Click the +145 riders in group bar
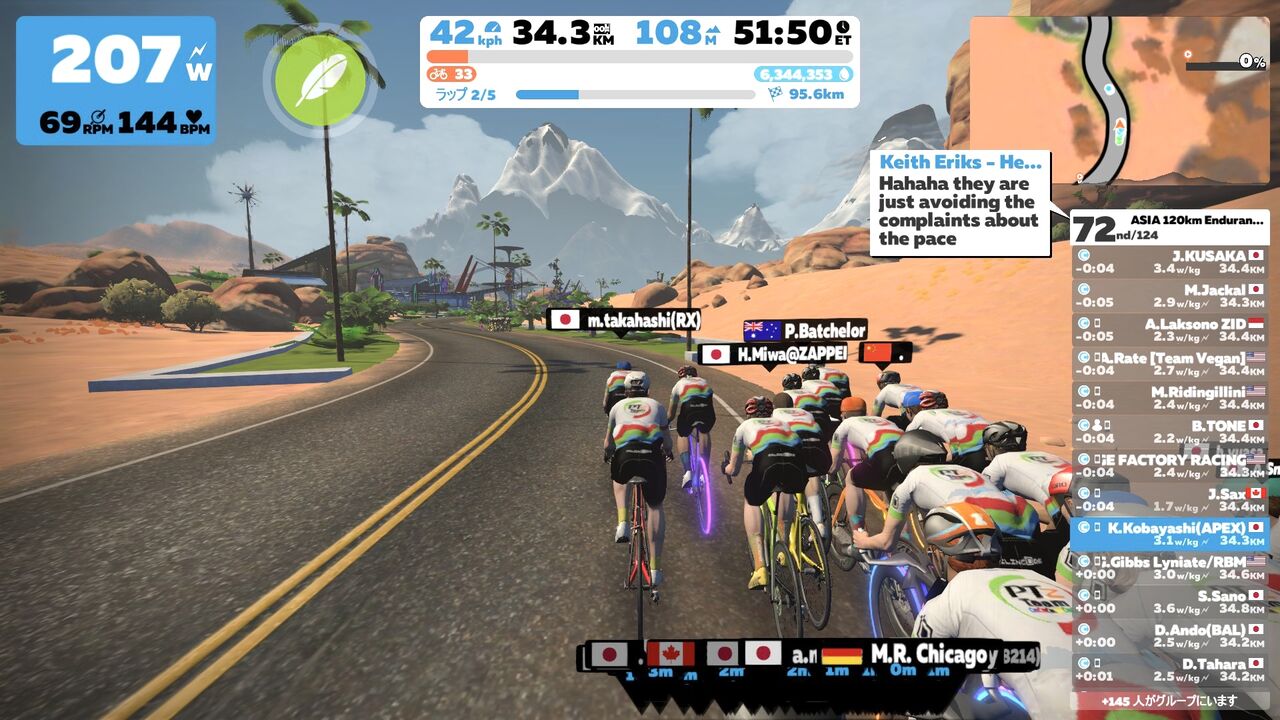Image resolution: width=1280 pixels, height=720 pixels. [x=1170, y=701]
